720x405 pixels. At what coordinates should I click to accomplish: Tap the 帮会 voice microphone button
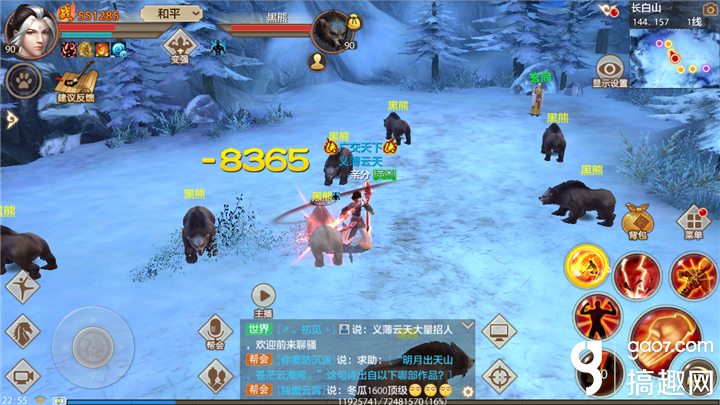215,329
